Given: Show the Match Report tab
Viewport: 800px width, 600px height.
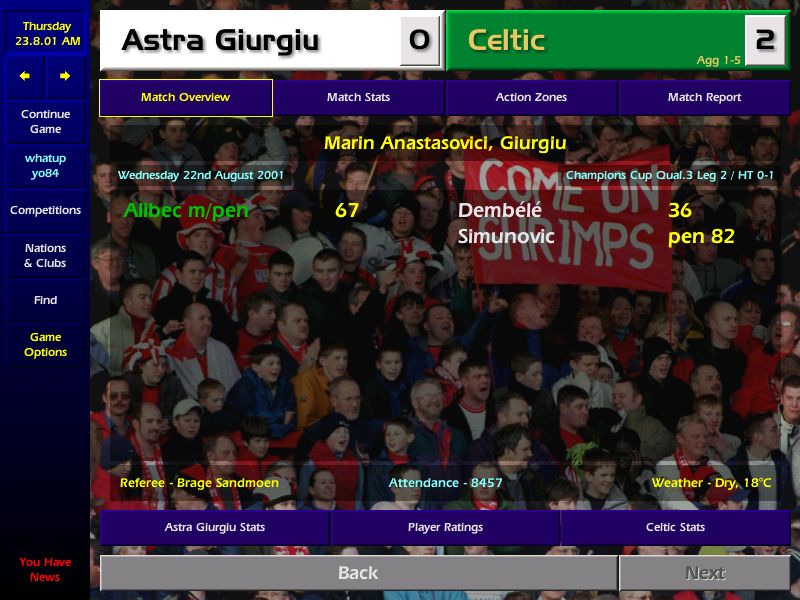Looking at the screenshot, I should (704, 97).
